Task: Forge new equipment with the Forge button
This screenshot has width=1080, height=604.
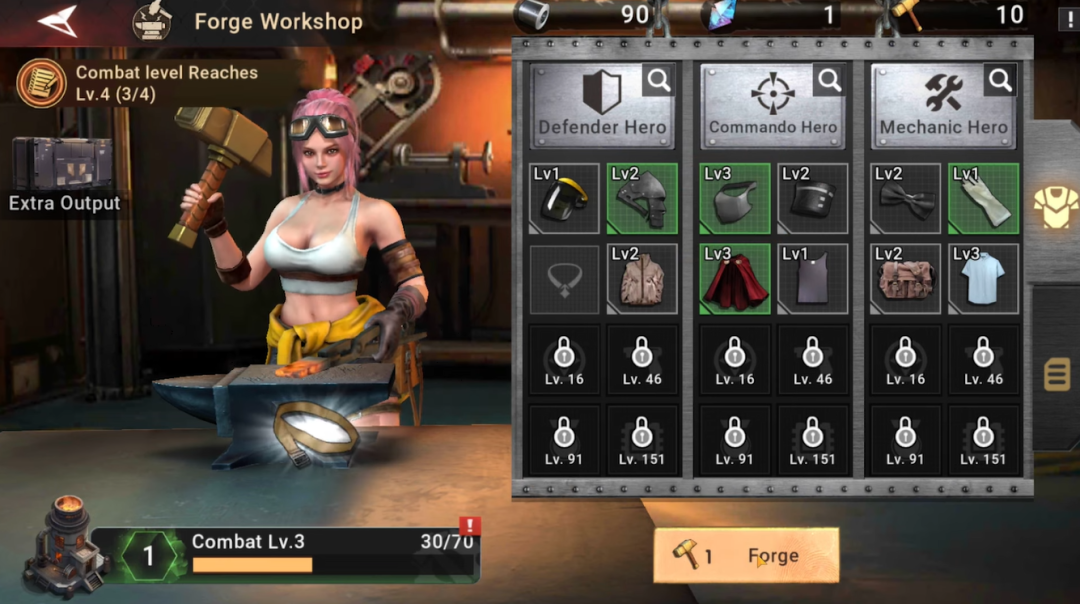Action: [746, 556]
